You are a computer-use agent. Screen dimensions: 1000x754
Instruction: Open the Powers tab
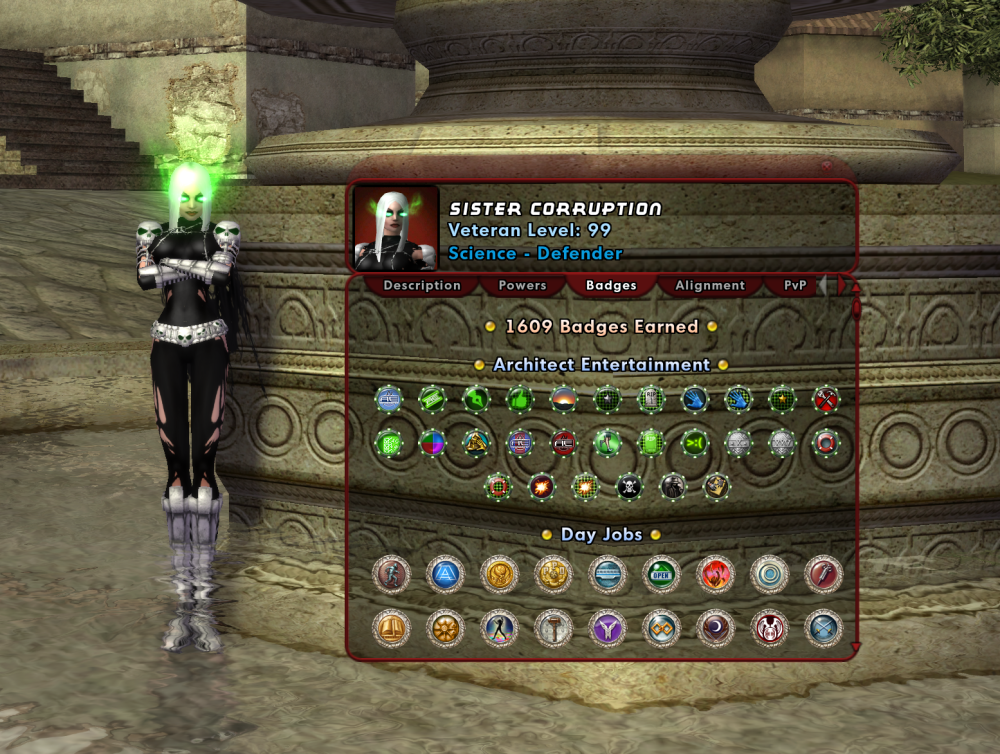click(x=522, y=285)
